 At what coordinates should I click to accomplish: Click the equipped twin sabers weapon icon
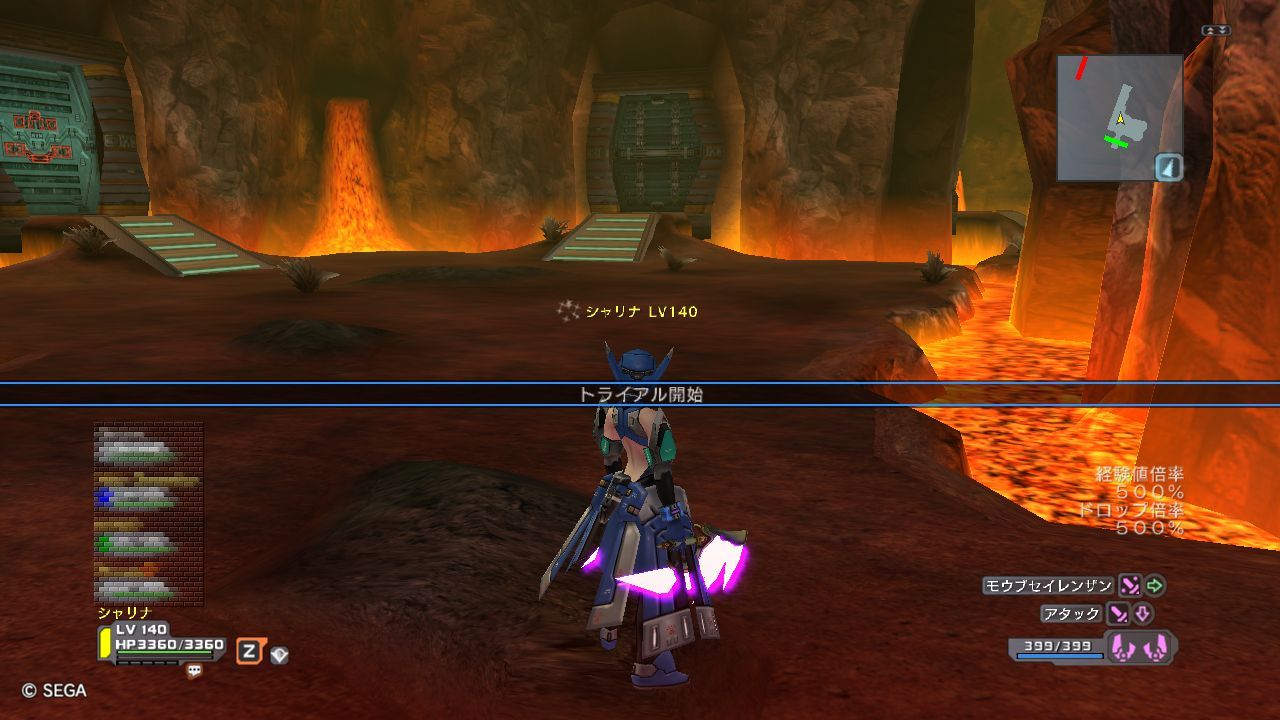[x=1141, y=648]
